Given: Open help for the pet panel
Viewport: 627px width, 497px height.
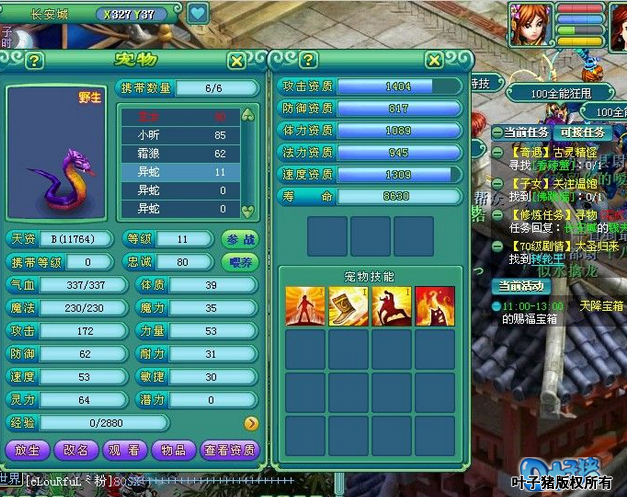Looking at the screenshot, I should tap(34, 61).
